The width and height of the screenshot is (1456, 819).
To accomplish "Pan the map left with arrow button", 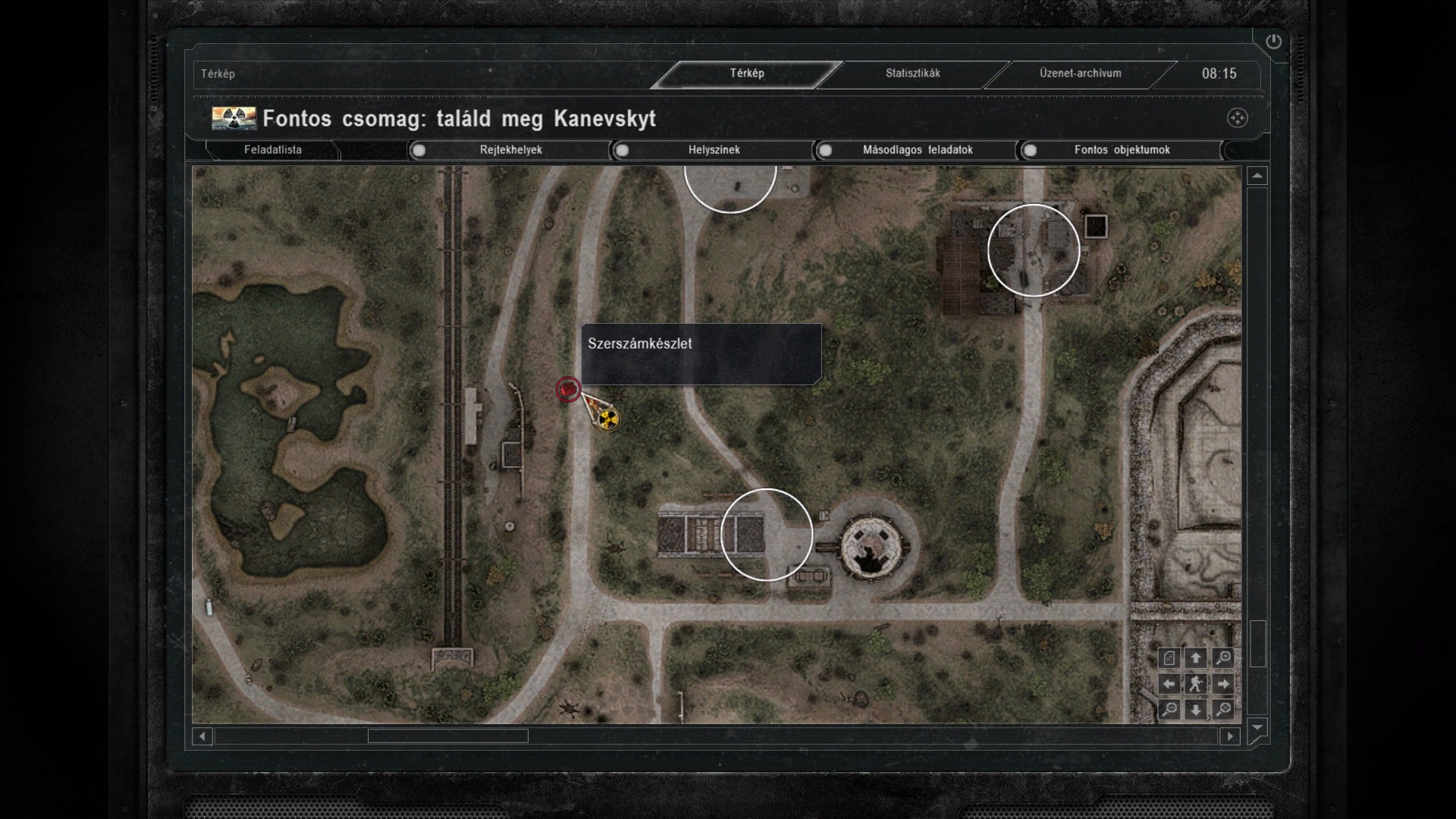I will (x=1169, y=684).
